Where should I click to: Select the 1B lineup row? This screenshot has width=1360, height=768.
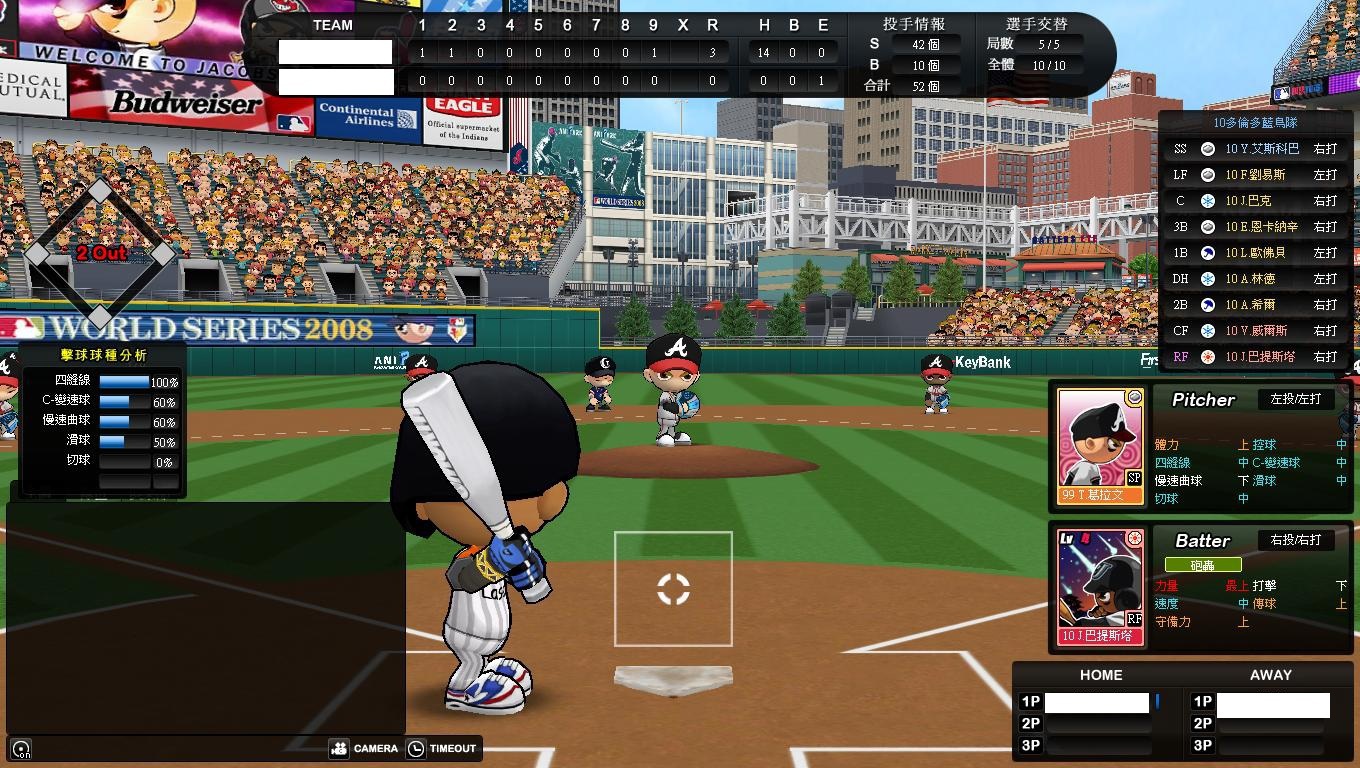pos(1256,253)
